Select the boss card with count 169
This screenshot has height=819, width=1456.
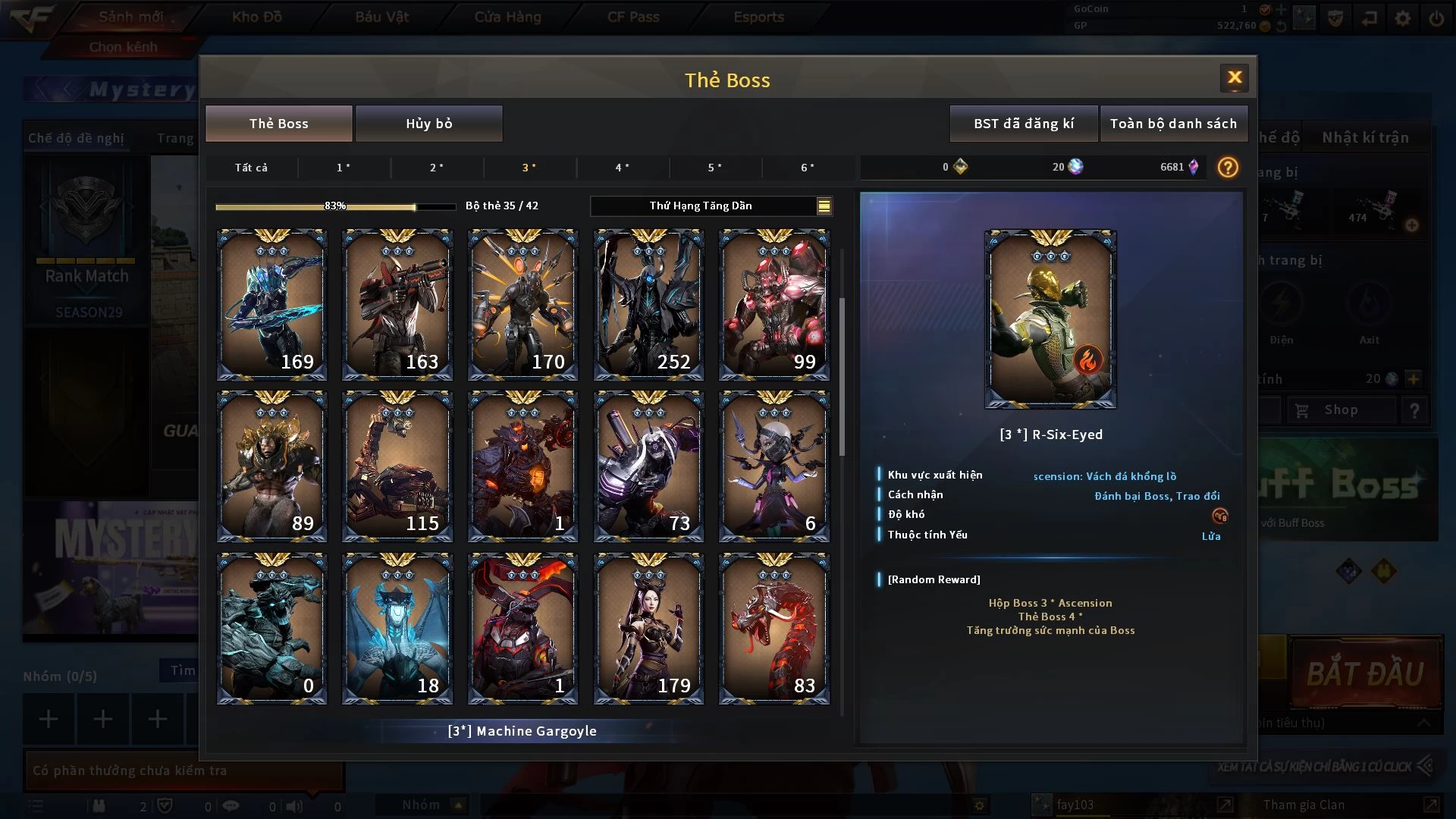tap(271, 305)
